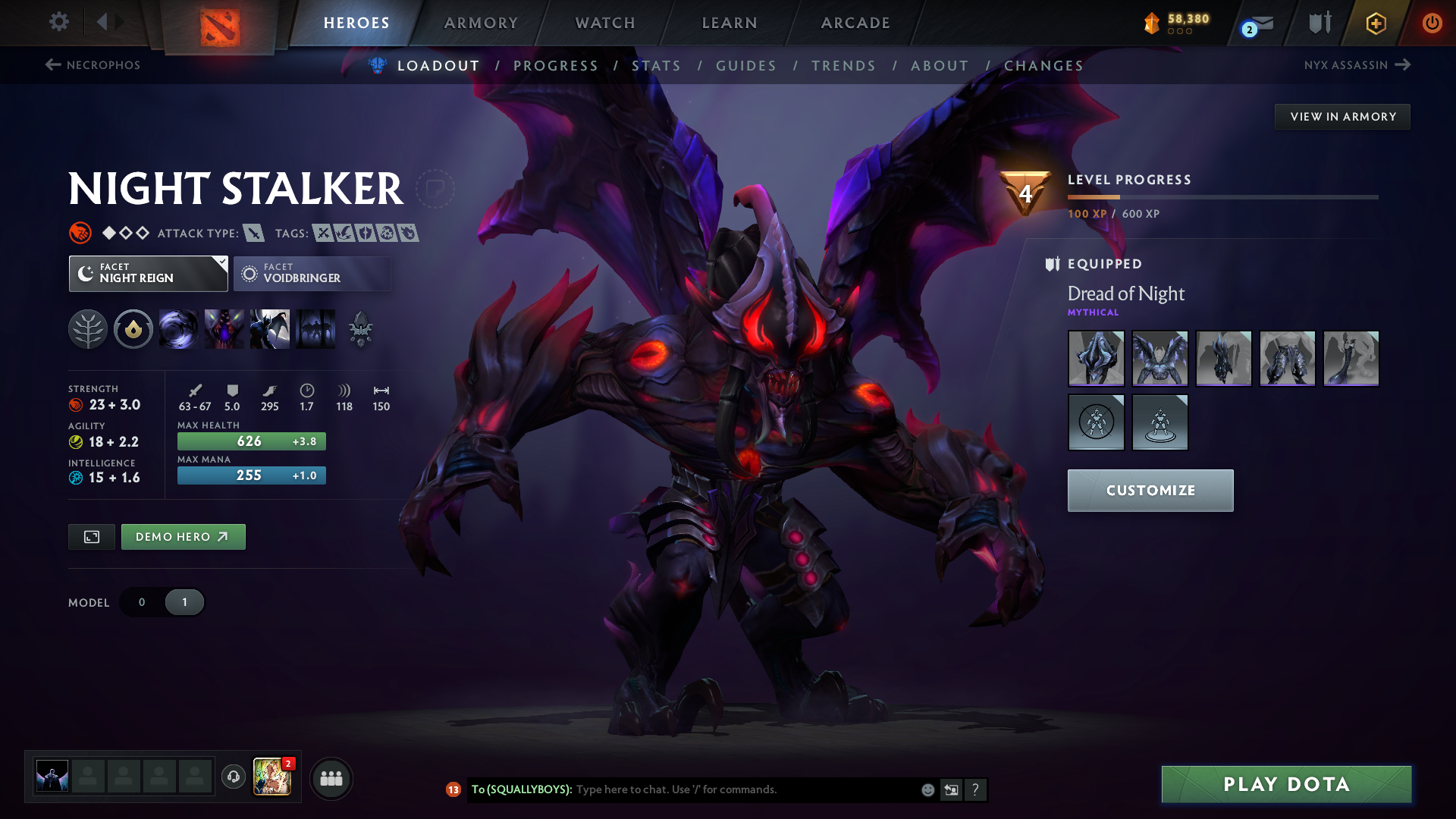Screen dimensions: 1456x819
Task: Open the Armory section
Action: click(x=481, y=22)
